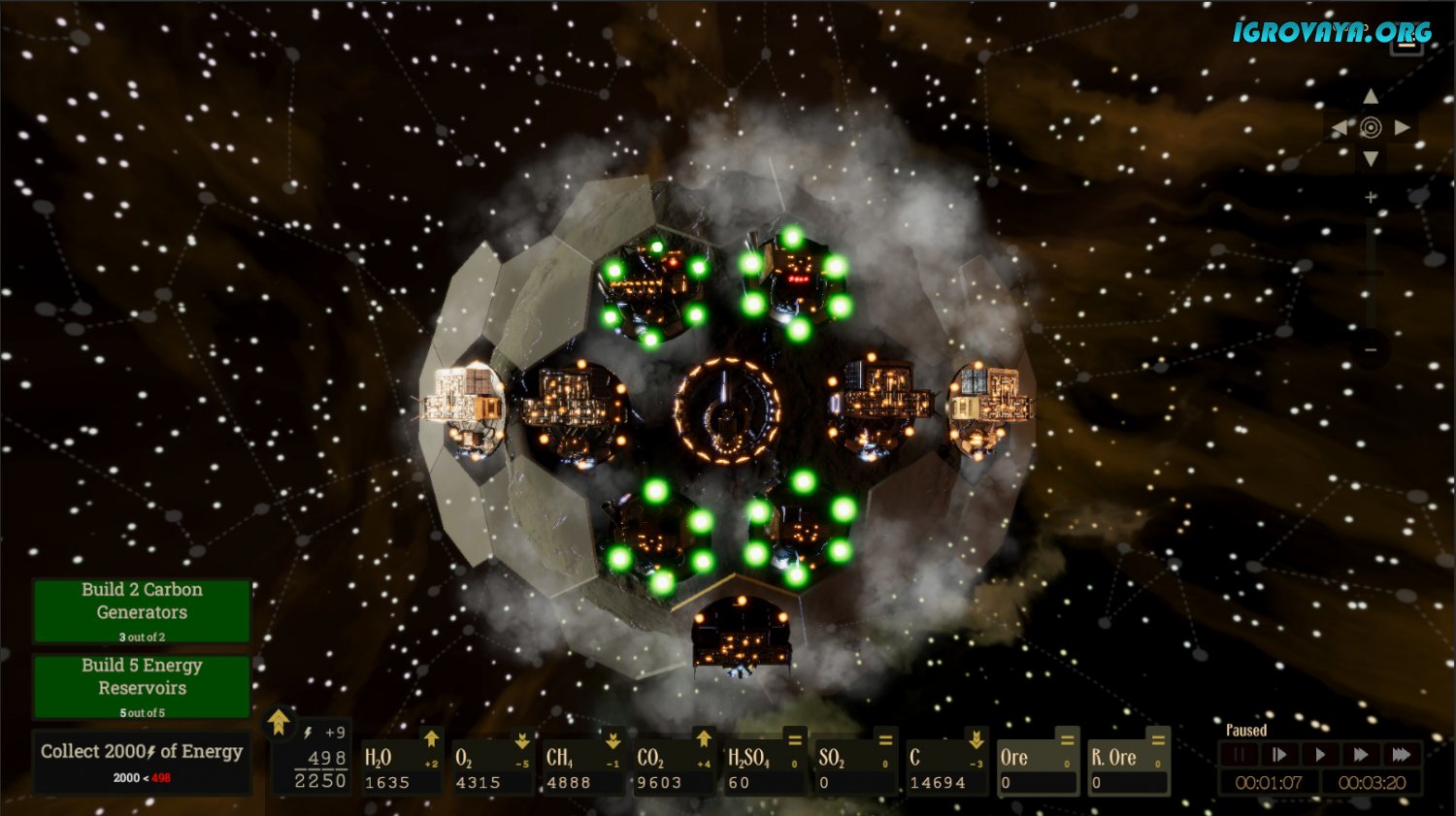The width and height of the screenshot is (1456, 816).
Task: Open the menu icon in the top-right corner
Action: [x=1406, y=44]
